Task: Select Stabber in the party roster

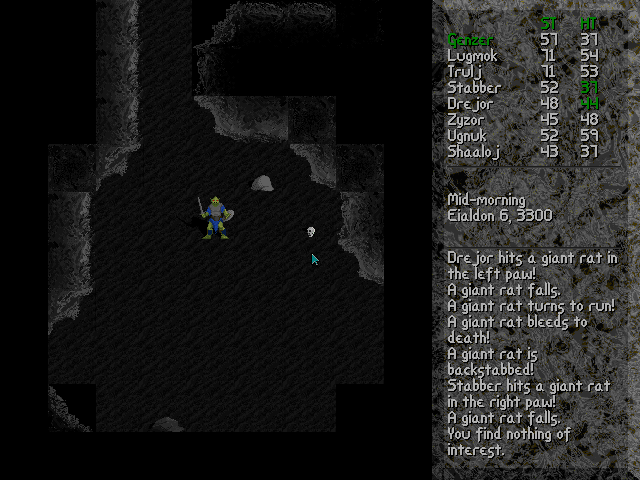Action: click(x=474, y=88)
